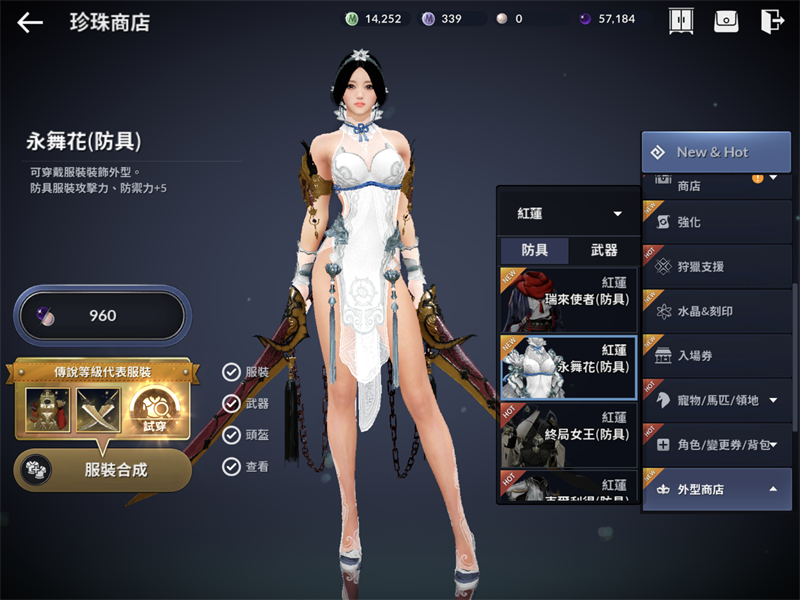Open the storage box icon
This screenshot has height=600, width=800.
726,21
